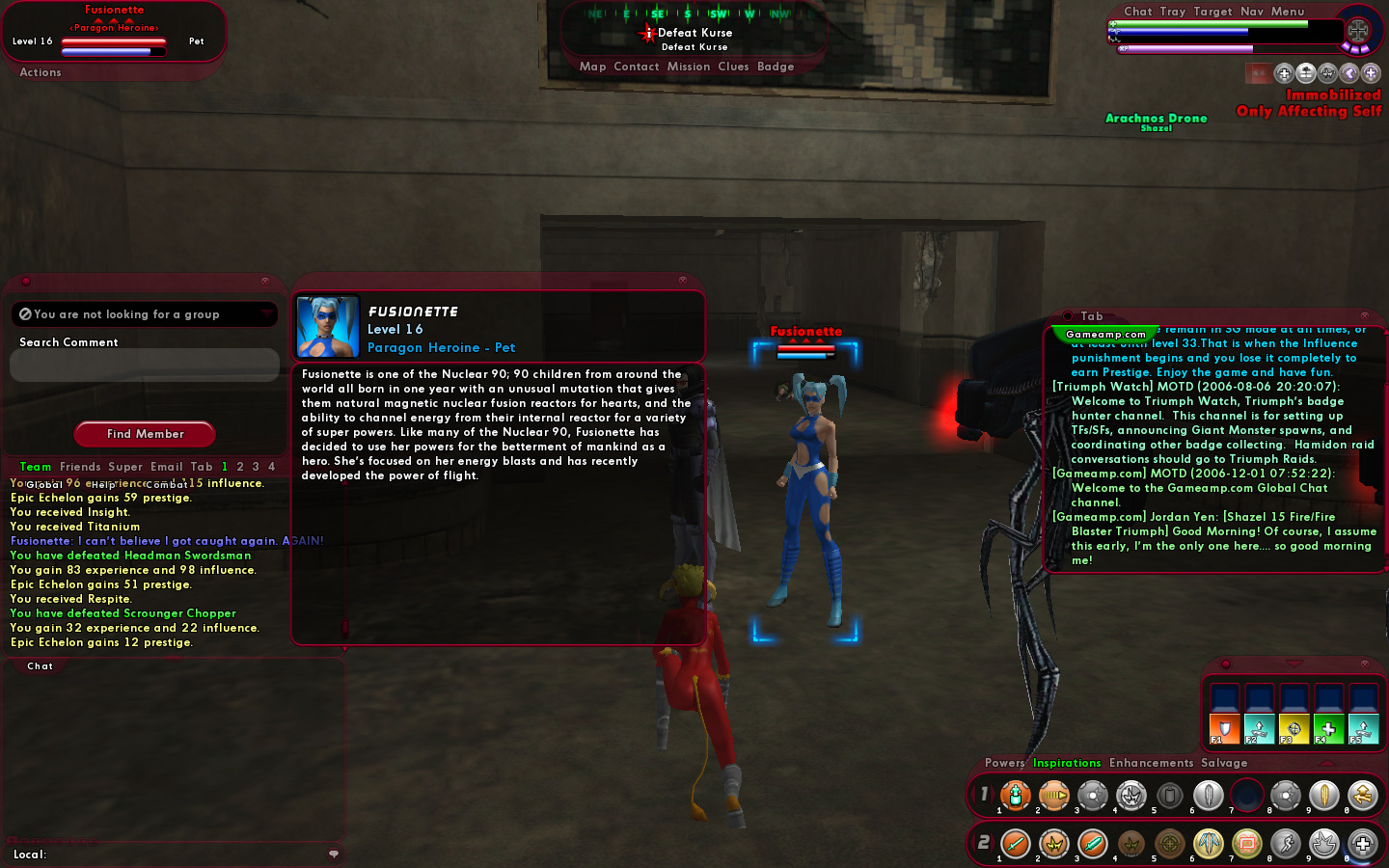This screenshot has height=868, width=1389.
Task: Switch to the Friends tab
Action: coord(80,467)
